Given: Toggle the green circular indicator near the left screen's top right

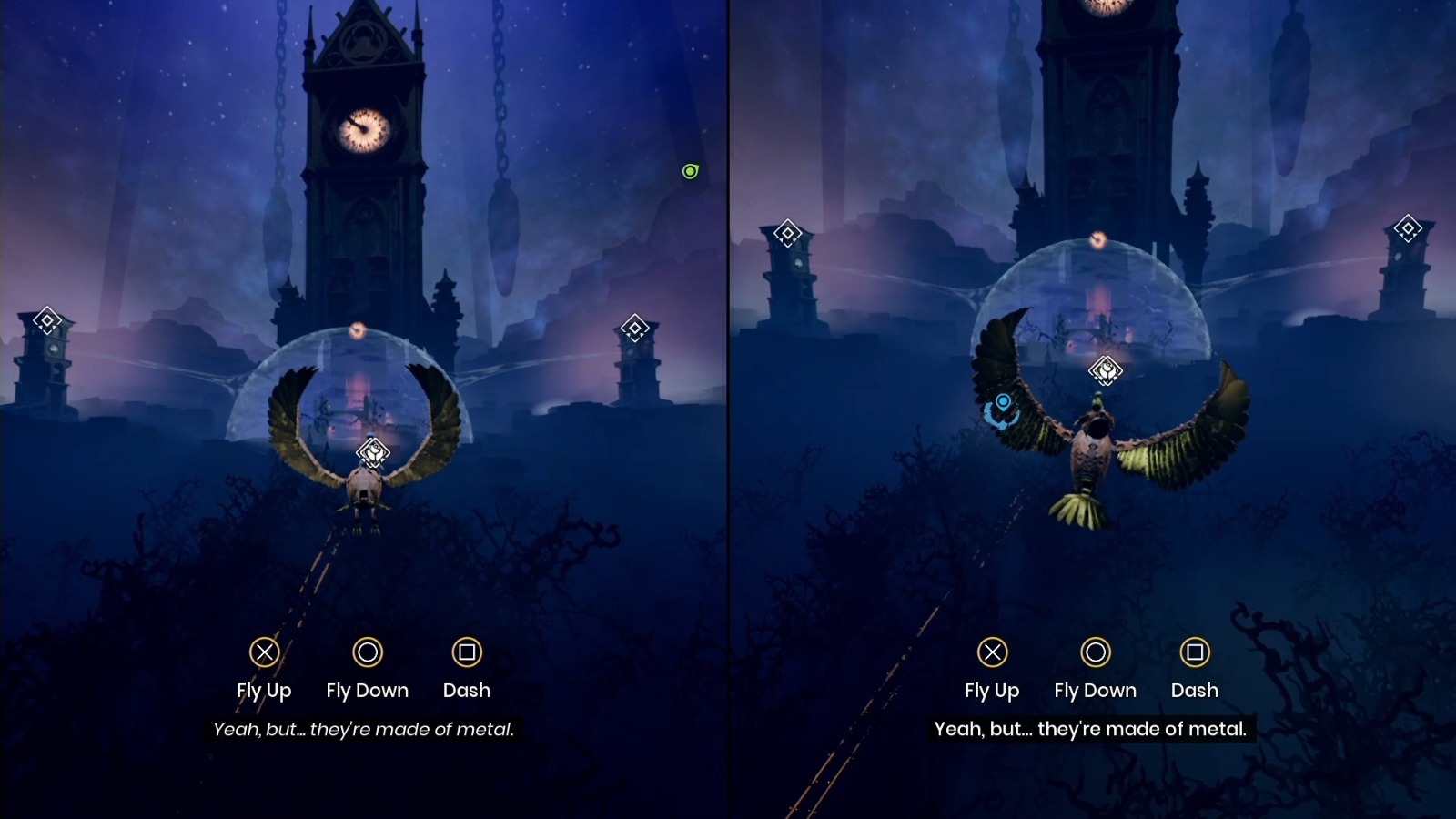Looking at the screenshot, I should point(690,171).
